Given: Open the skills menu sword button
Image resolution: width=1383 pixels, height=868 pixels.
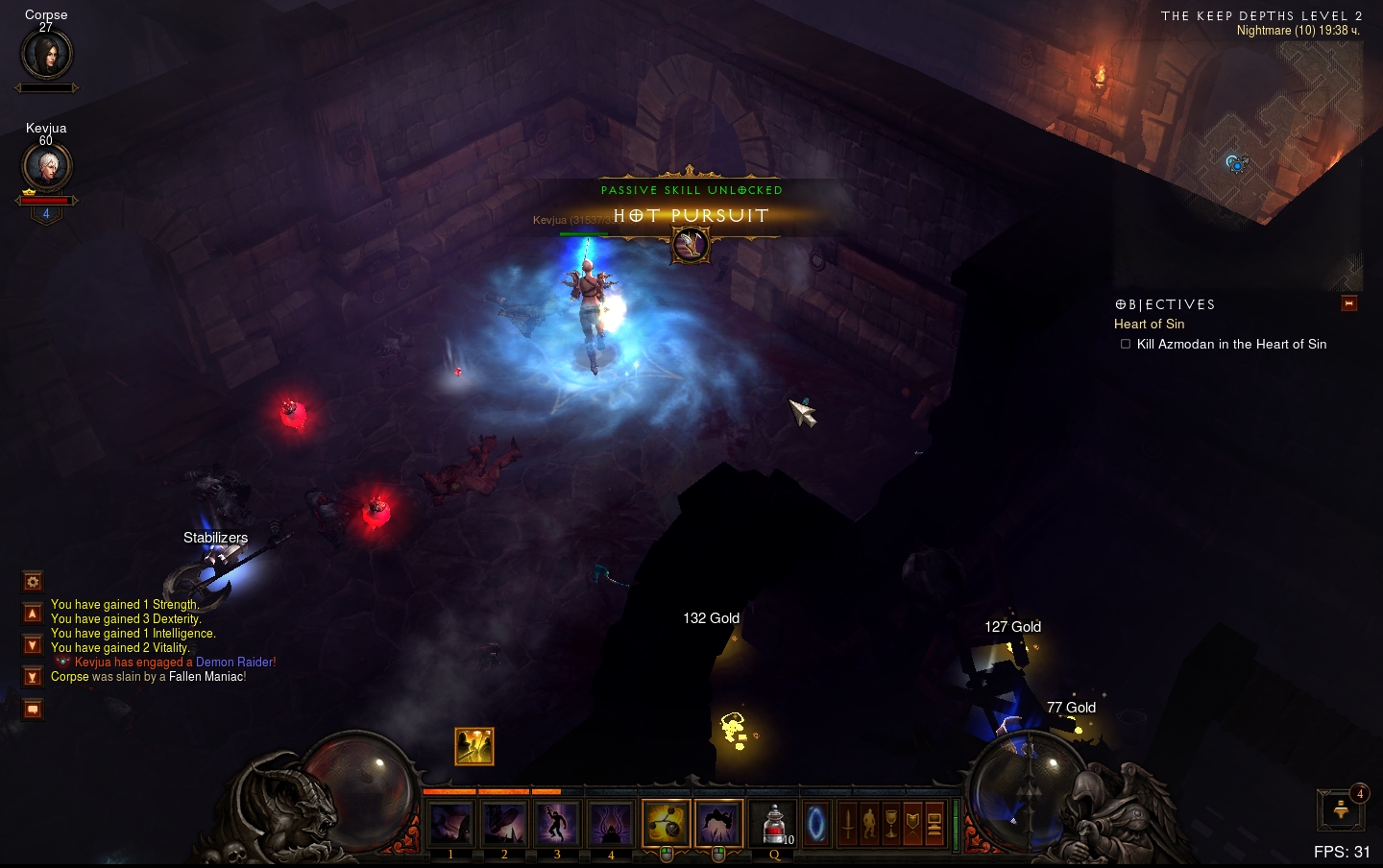Looking at the screenshot, I should tap(848, 824).
